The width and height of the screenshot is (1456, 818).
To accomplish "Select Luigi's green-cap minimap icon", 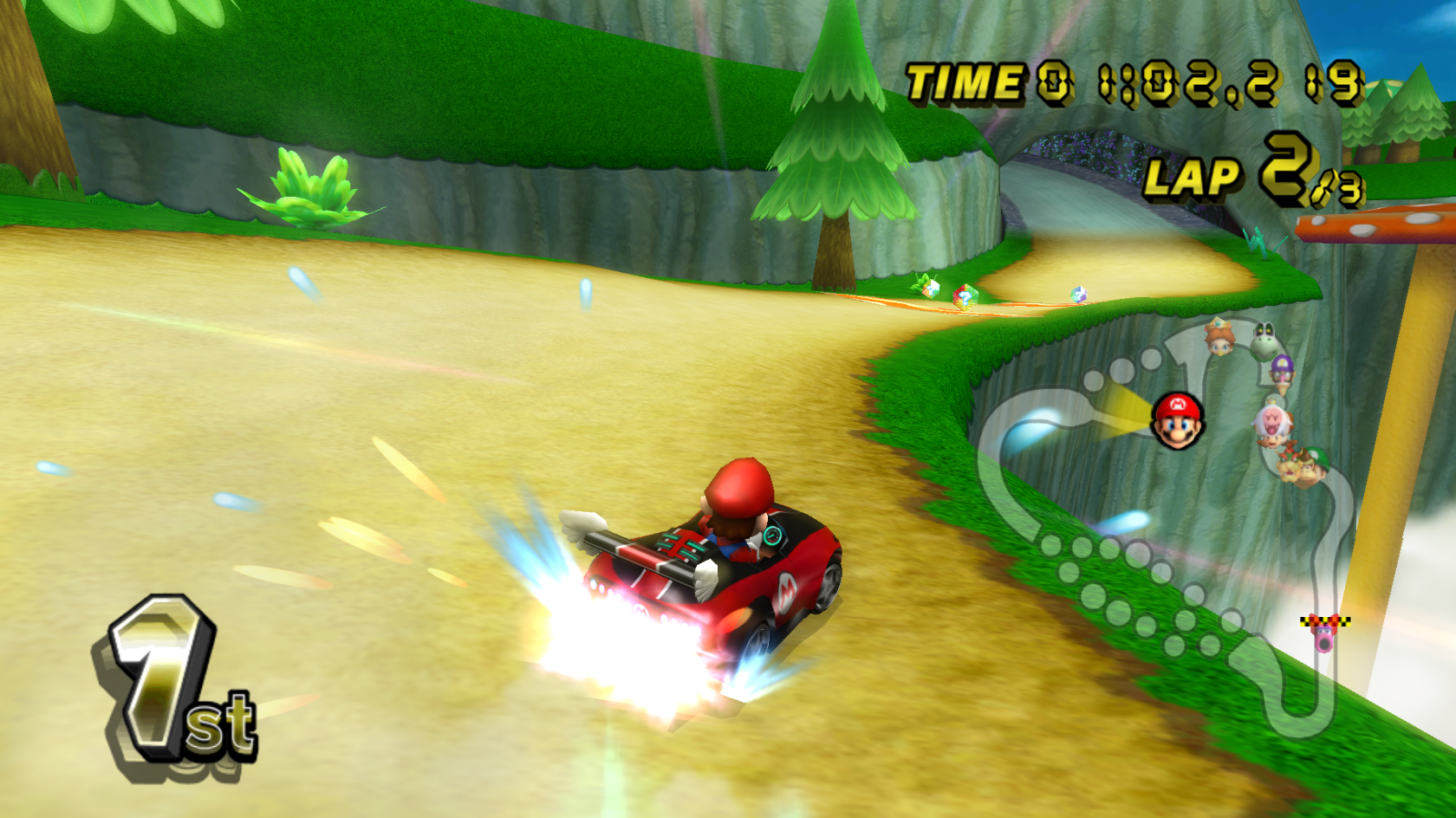I will coord(1320,458).
